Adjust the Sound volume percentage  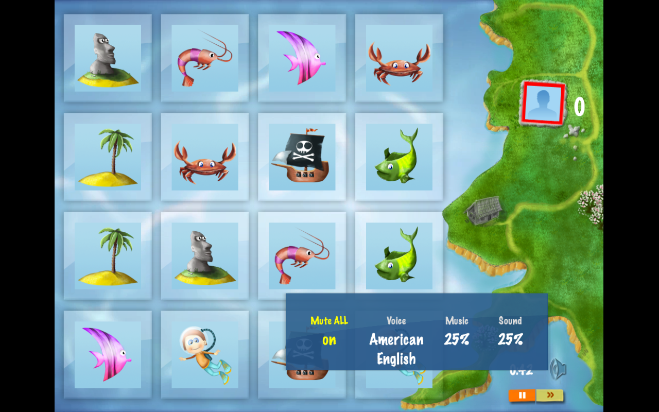510,339
